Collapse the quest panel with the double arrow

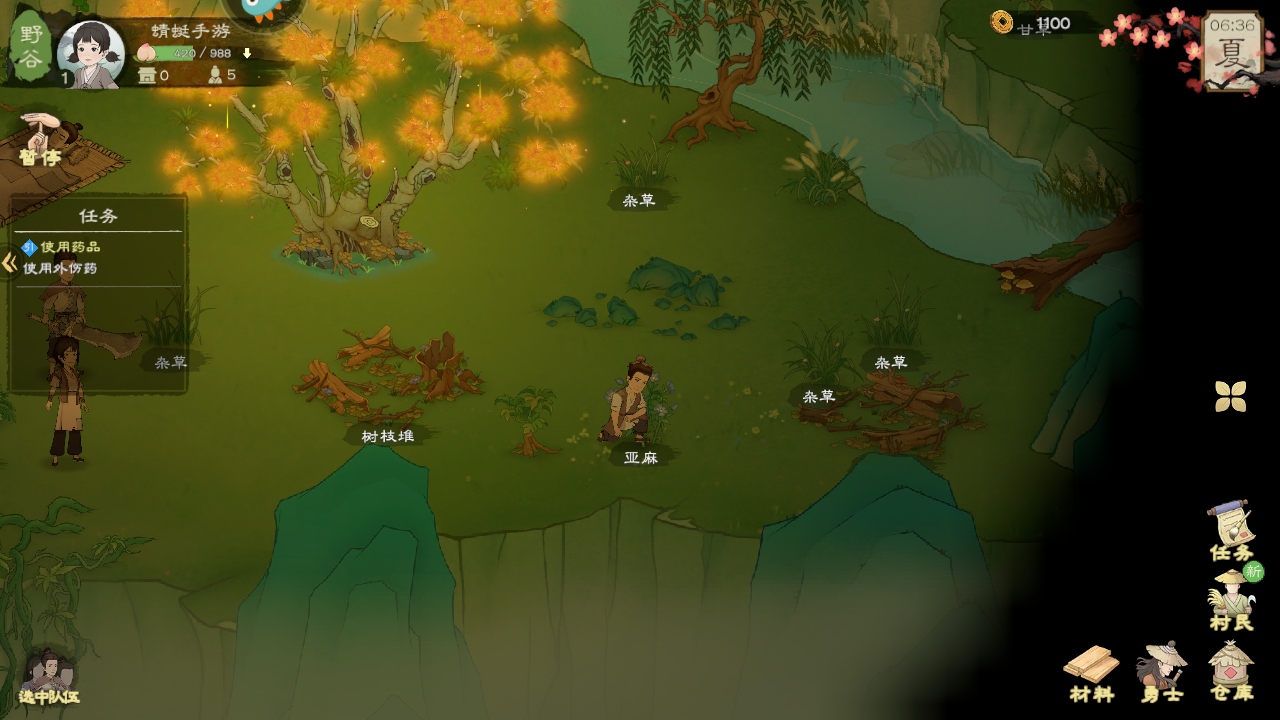(9, 263)
